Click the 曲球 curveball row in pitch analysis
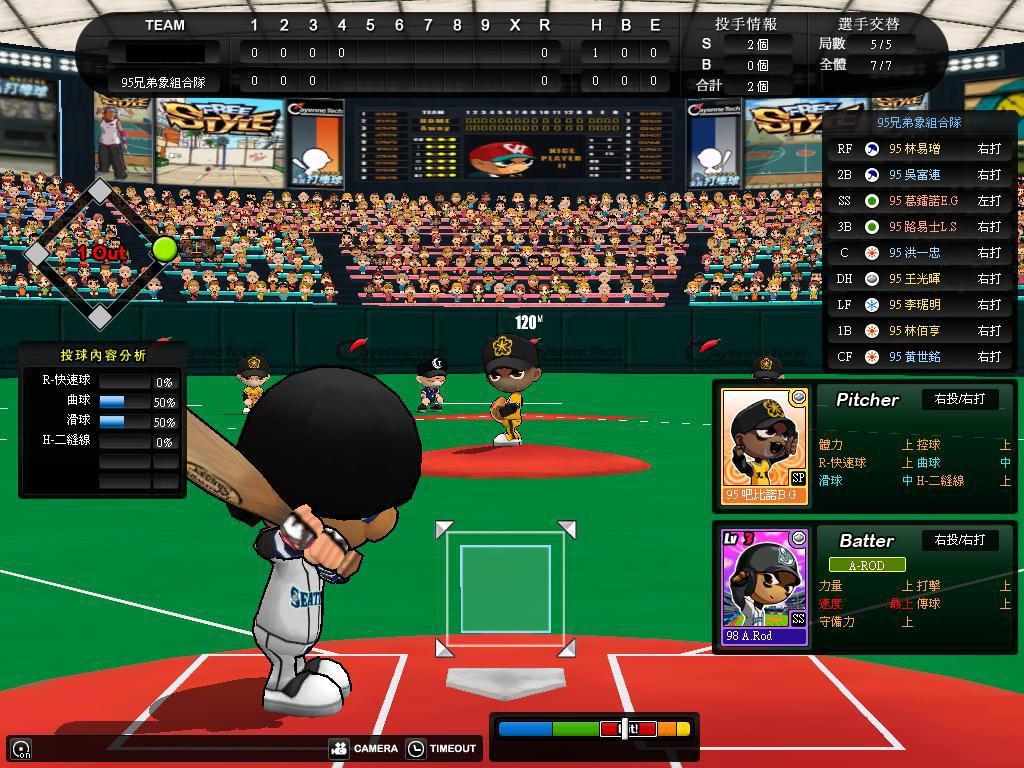Viewport: 1024px width, 768px height. pyautogui.click(x=100, y=401)
